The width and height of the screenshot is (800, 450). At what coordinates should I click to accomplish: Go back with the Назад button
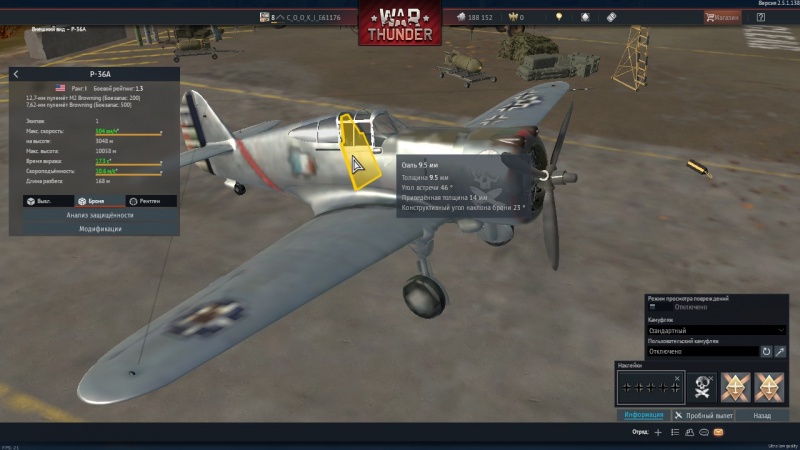tap(762, 414)
